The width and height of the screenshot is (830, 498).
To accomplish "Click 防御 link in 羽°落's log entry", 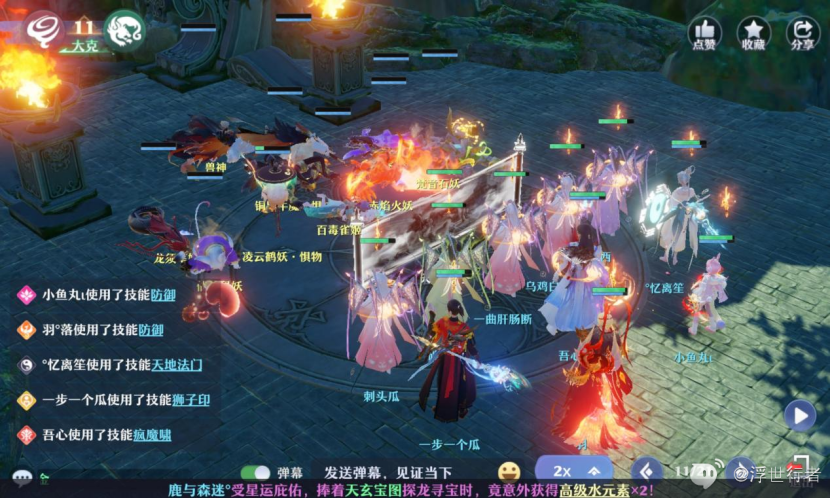I will [x=151, y=330].
